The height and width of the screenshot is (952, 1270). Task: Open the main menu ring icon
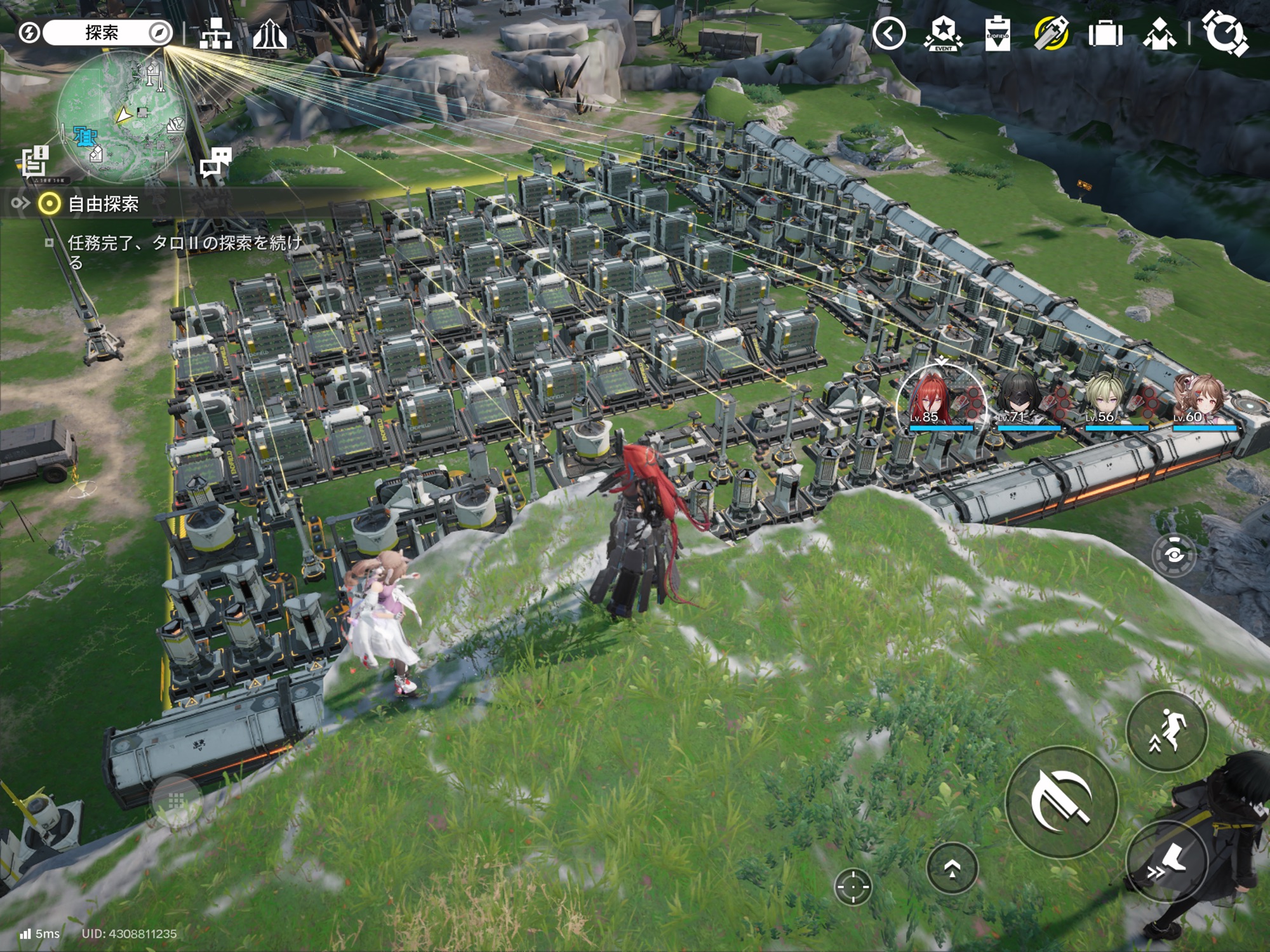pos(1226,34)
